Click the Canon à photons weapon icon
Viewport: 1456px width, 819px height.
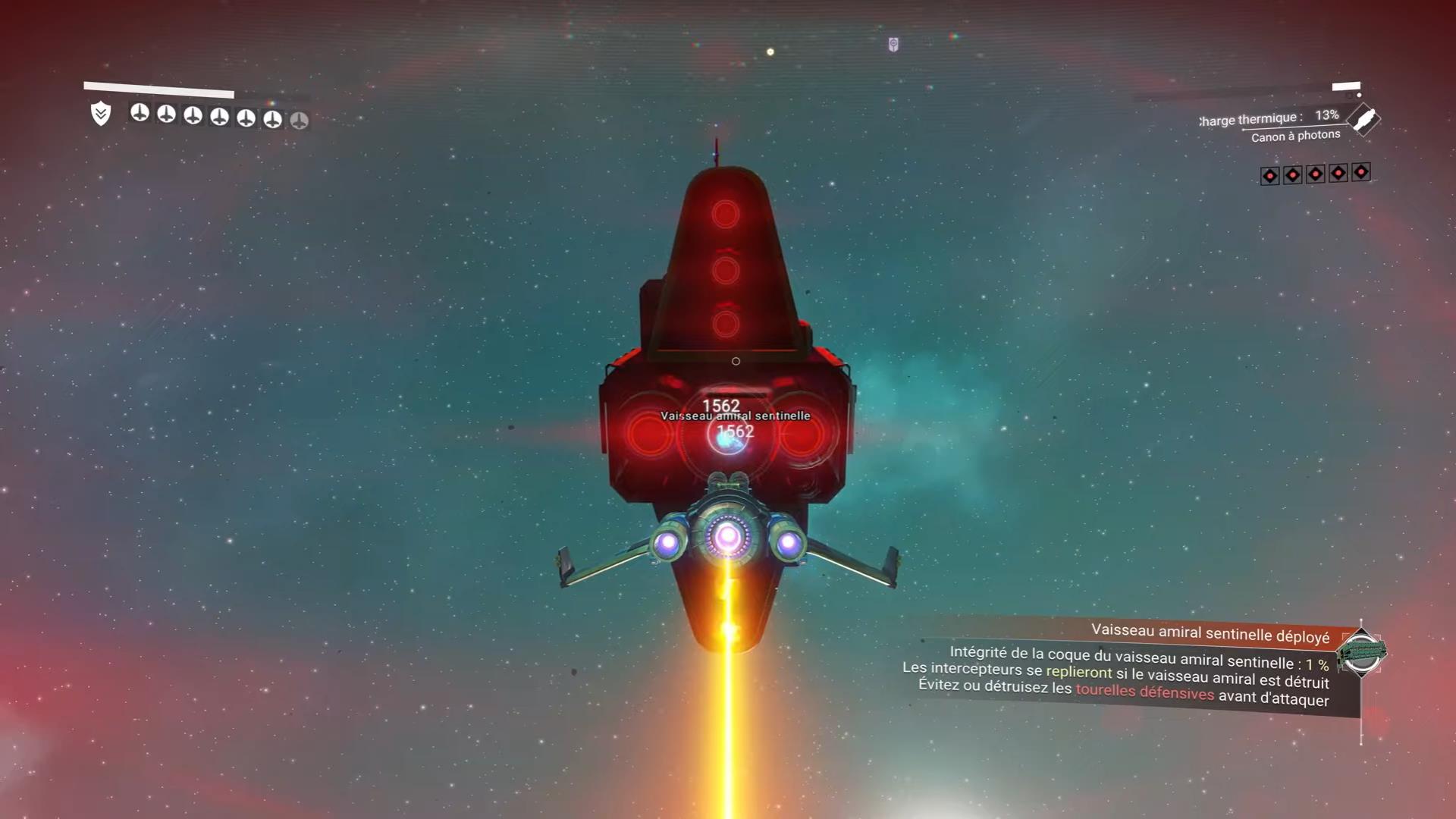click(x=1363, y=121)
